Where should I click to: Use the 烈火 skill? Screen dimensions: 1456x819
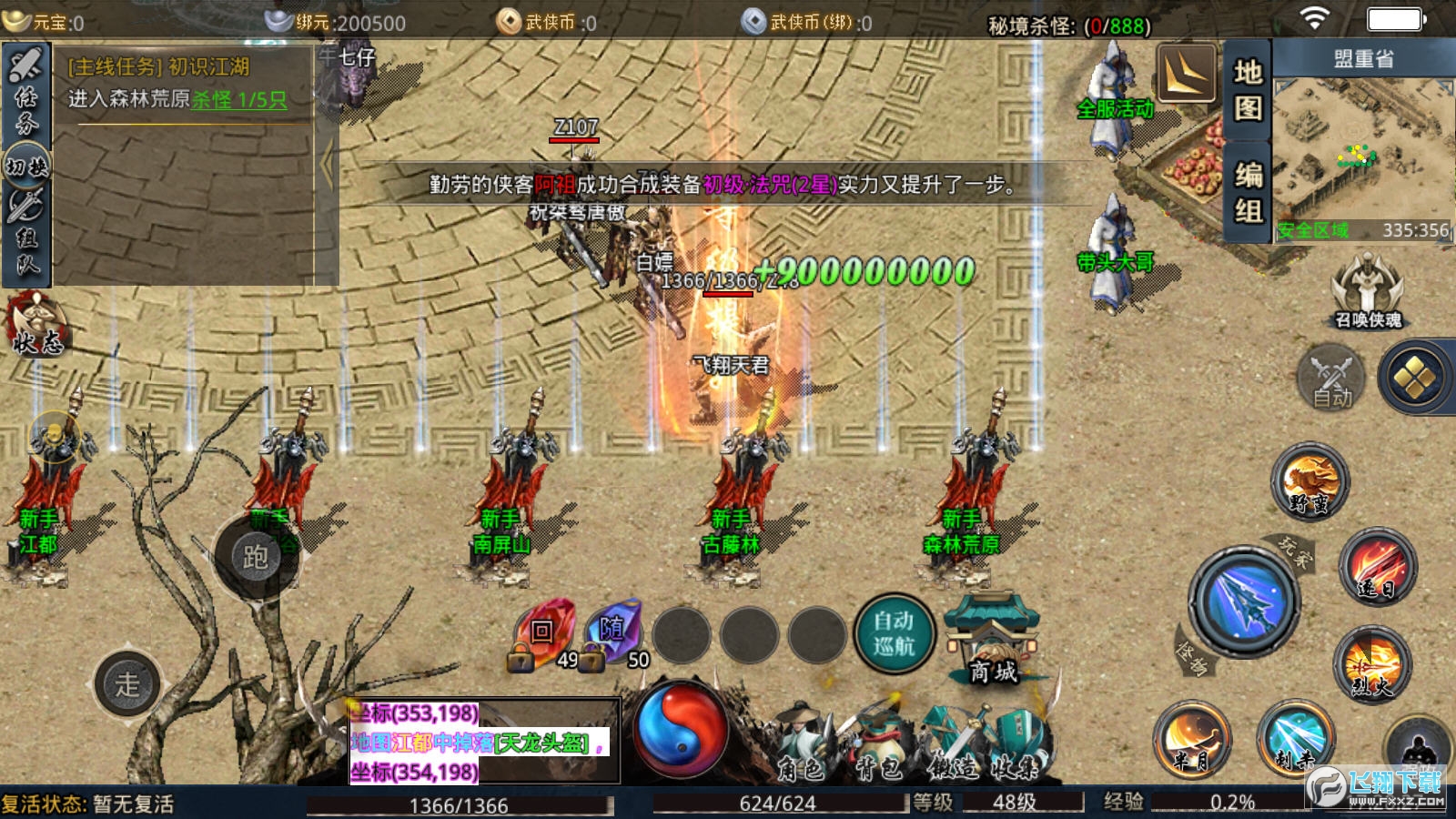point(1372,662)
